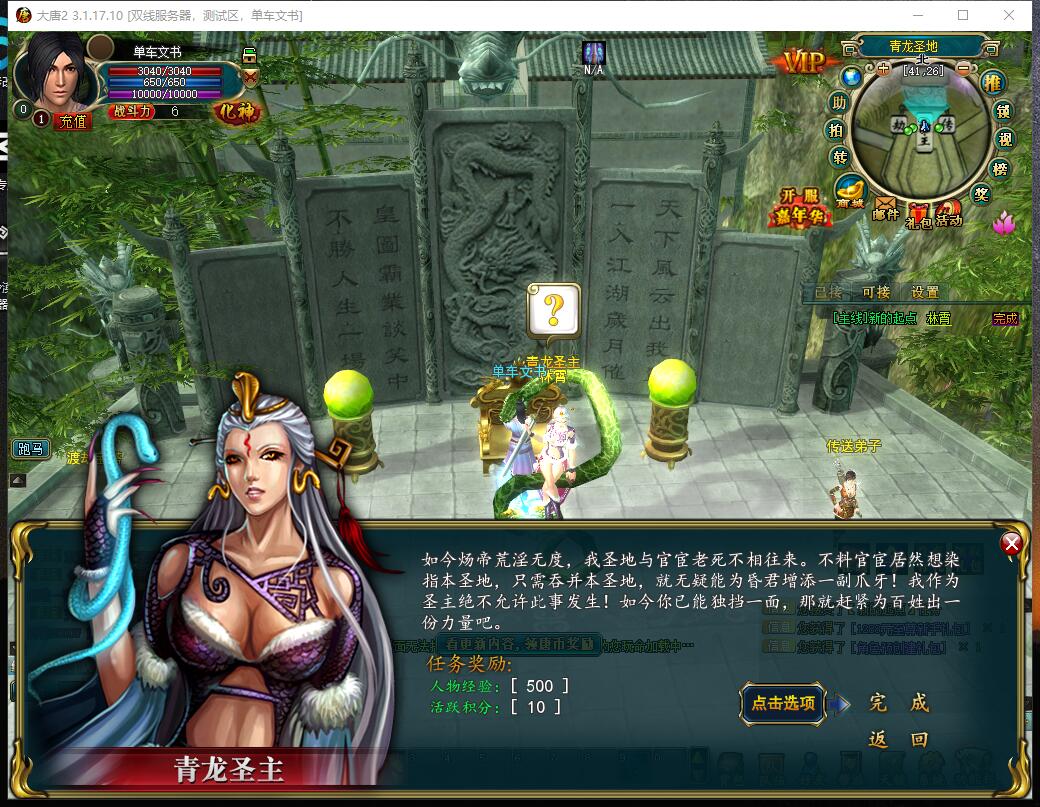Click the 奖 rewards button
The height and width of the screenshot is (807, 1040).
coord(981,194)
